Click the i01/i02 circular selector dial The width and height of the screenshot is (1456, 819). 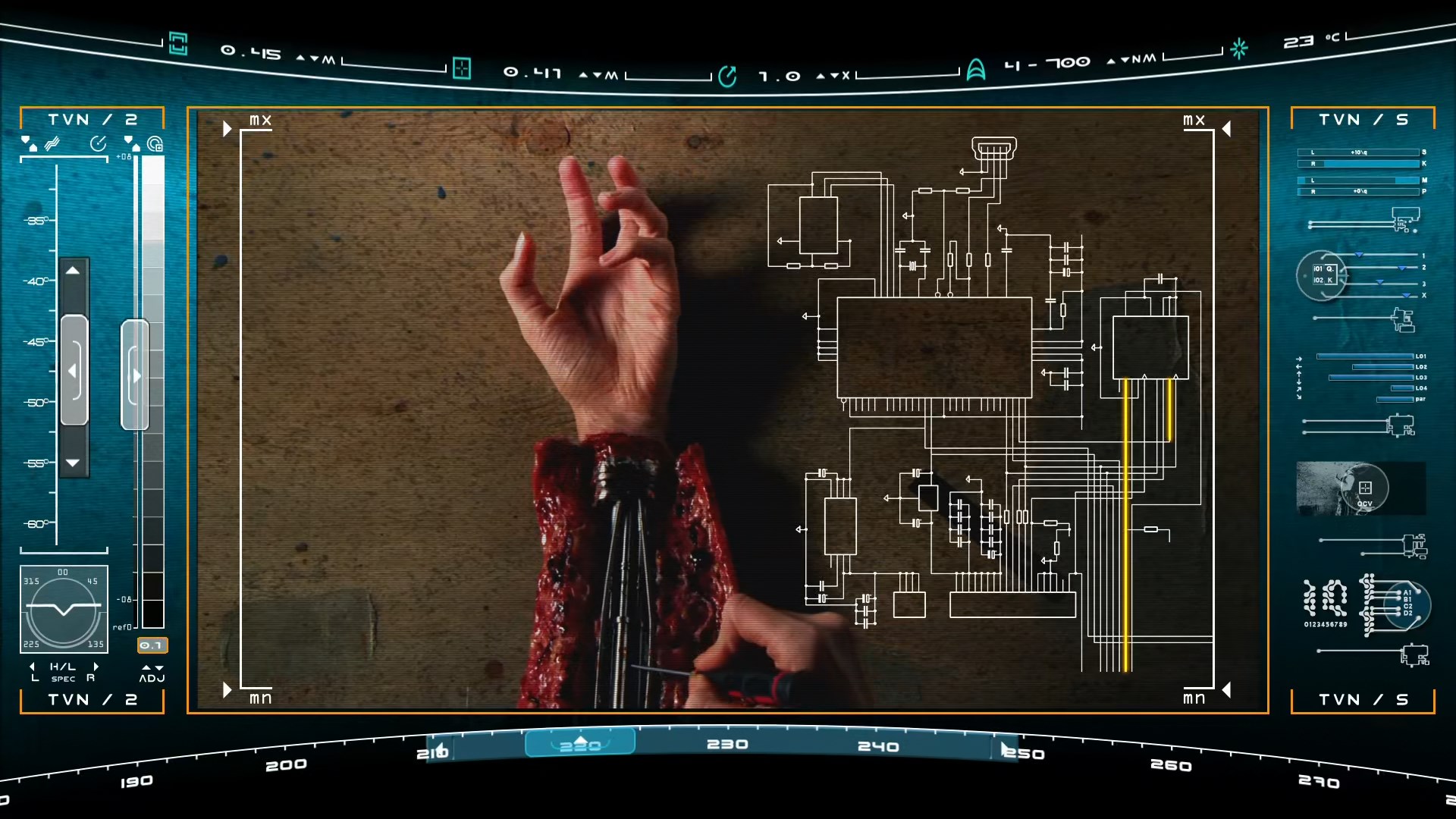pos(1323,275)
